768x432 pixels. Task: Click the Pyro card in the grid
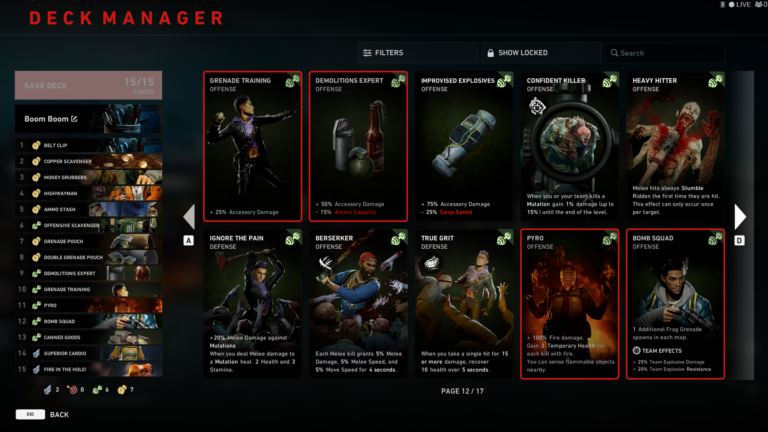click(567, 304)
